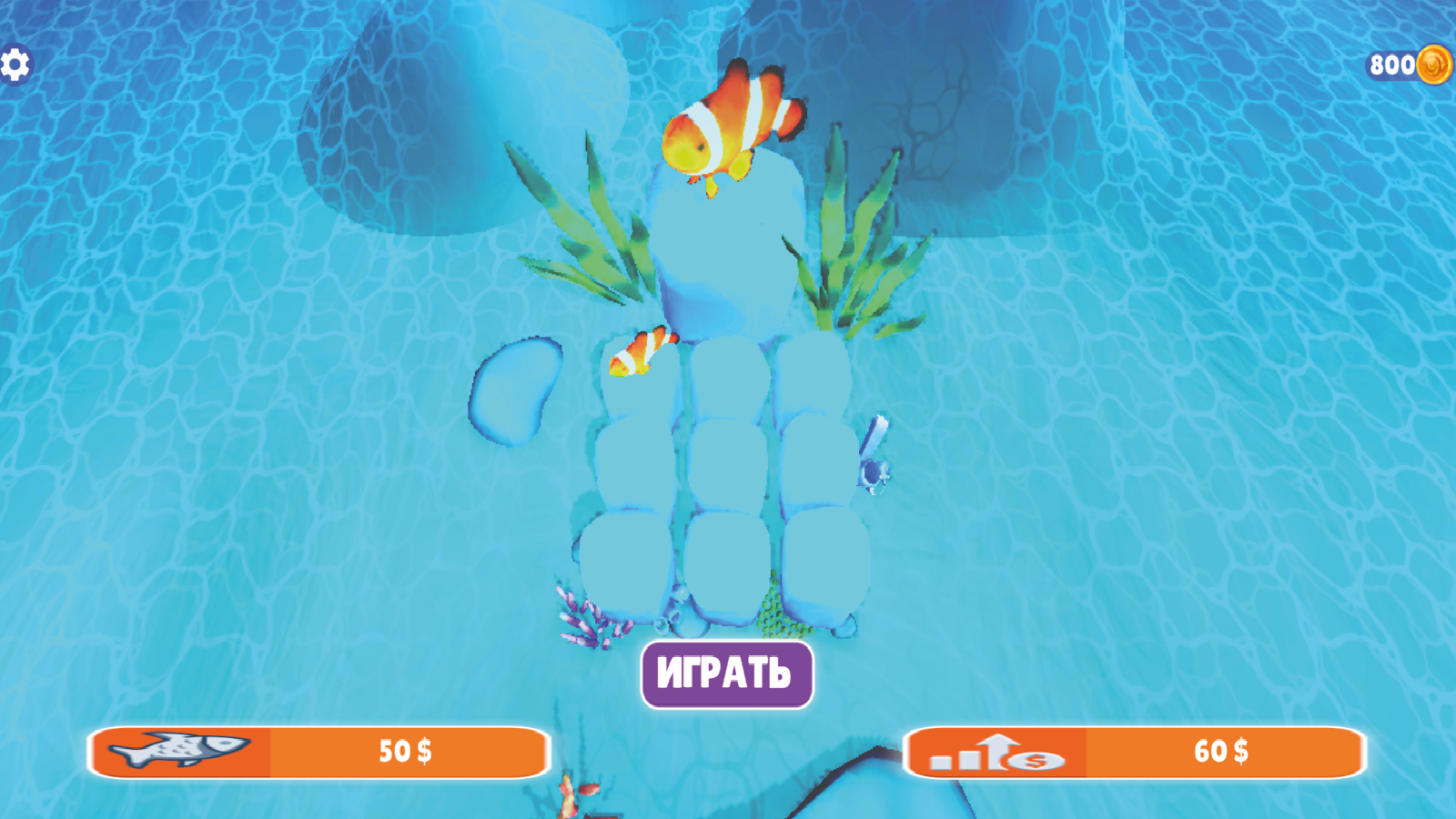Open the settings gear menu

click(x=15, y=64)
